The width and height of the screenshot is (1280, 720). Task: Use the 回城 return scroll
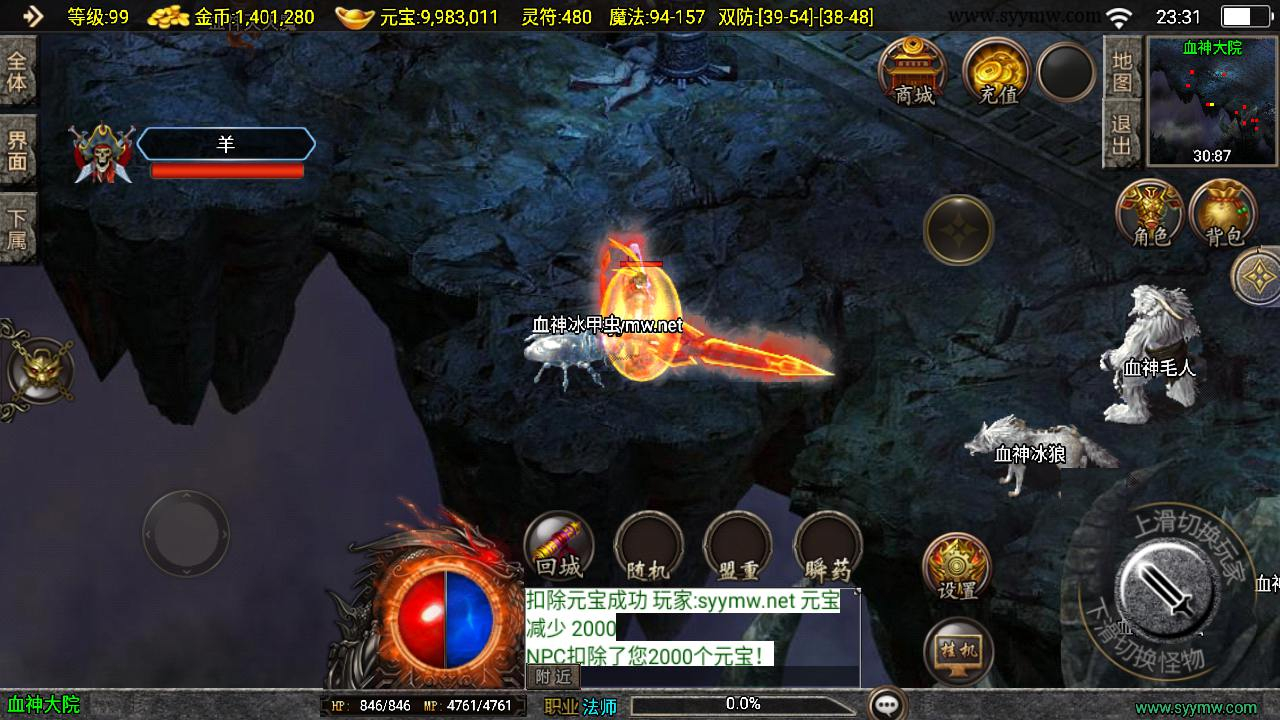pos(559,546)
